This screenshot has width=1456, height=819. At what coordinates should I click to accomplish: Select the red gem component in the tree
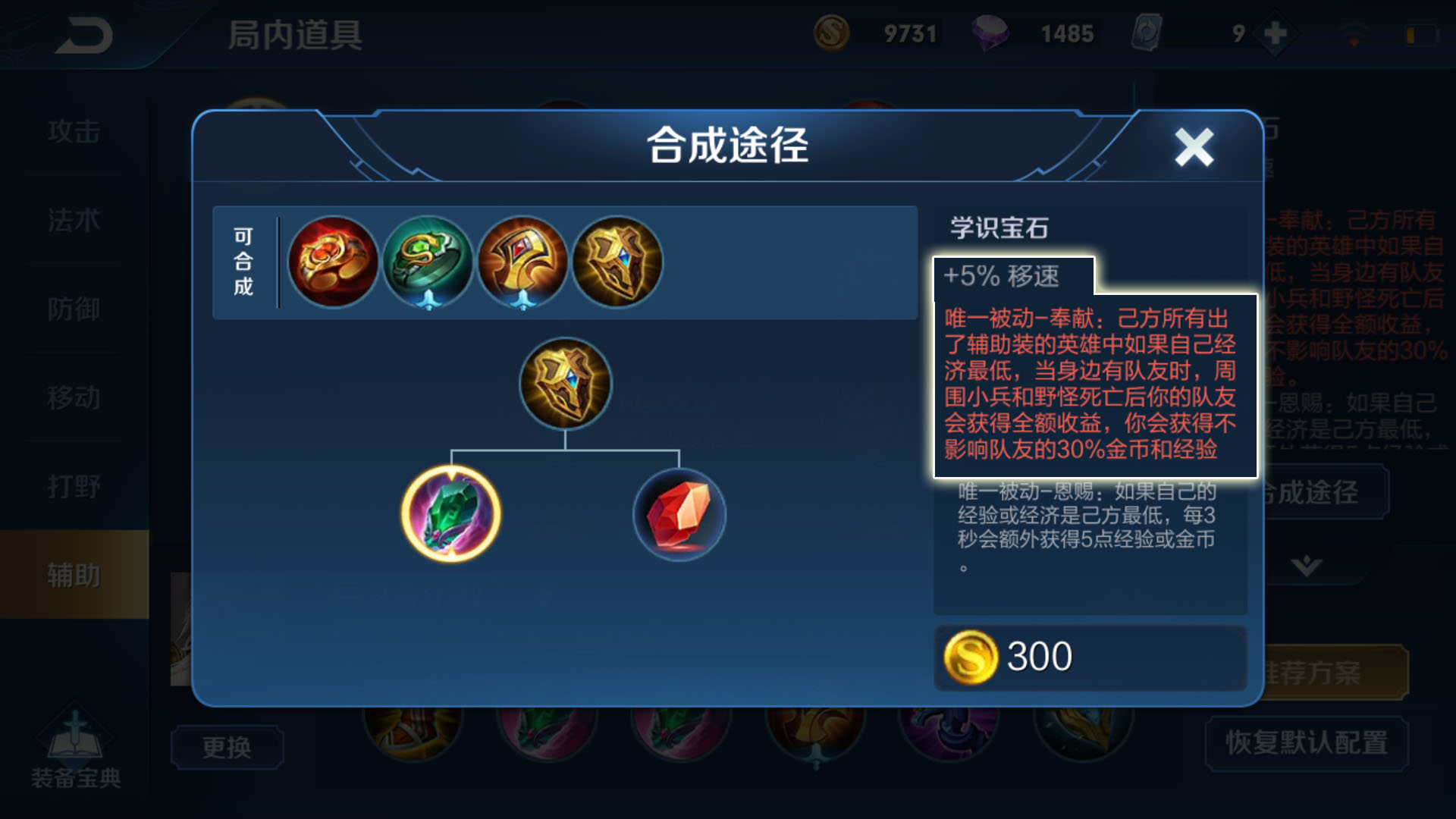pyautogui.click(x=679, y=514)
